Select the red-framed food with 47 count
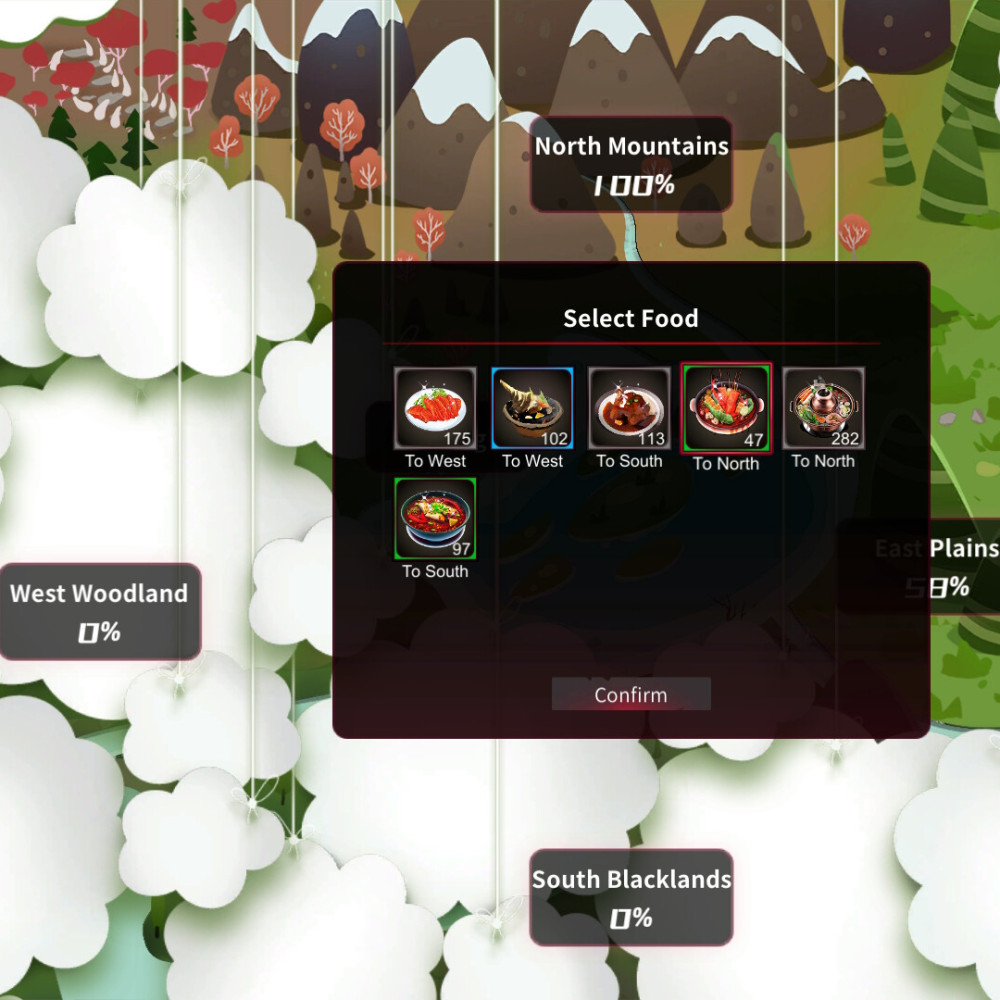1000x1000 pixels. click(x=726, y=409)
